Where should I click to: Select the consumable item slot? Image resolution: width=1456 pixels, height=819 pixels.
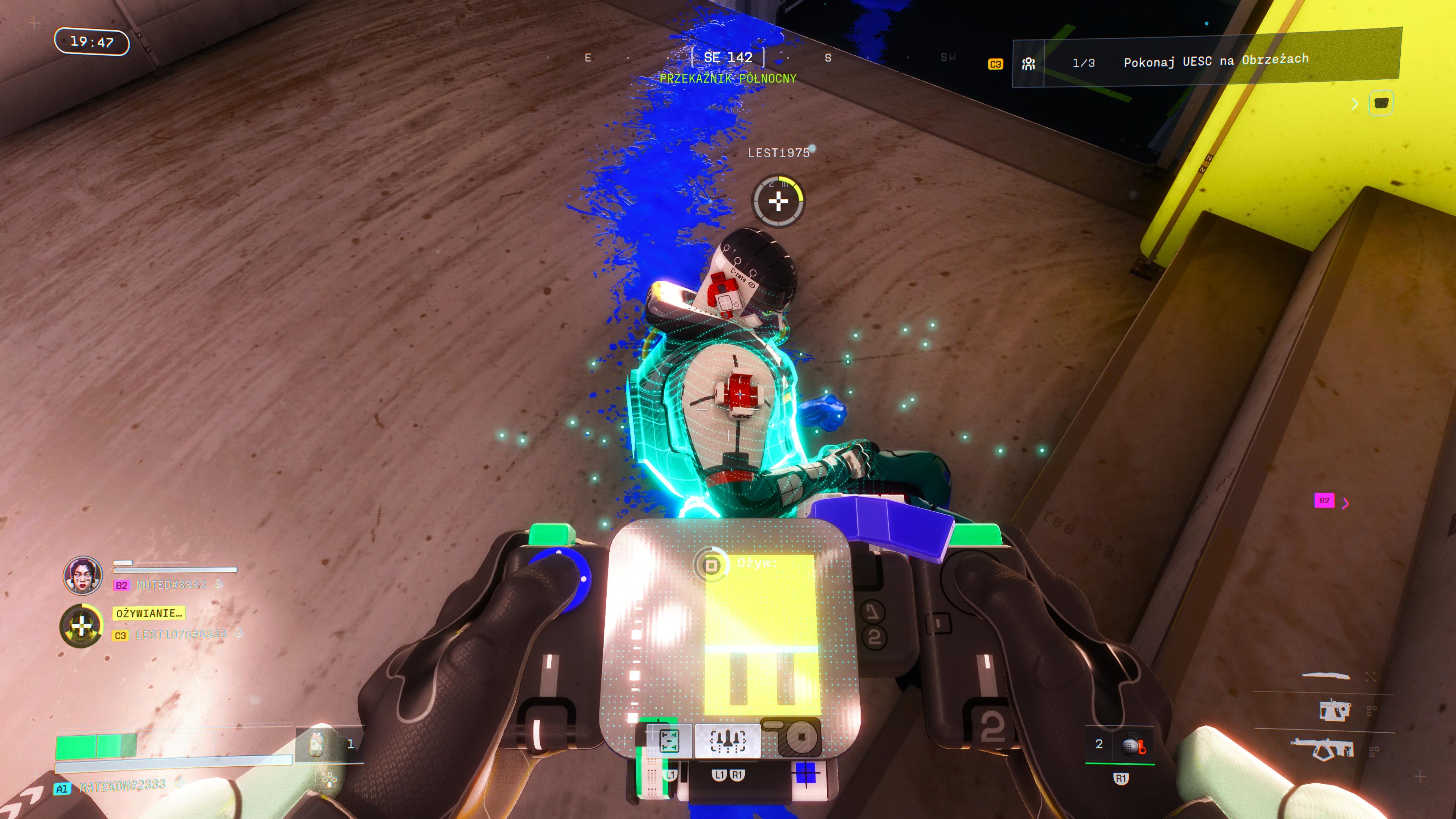(x=317, y=744)
